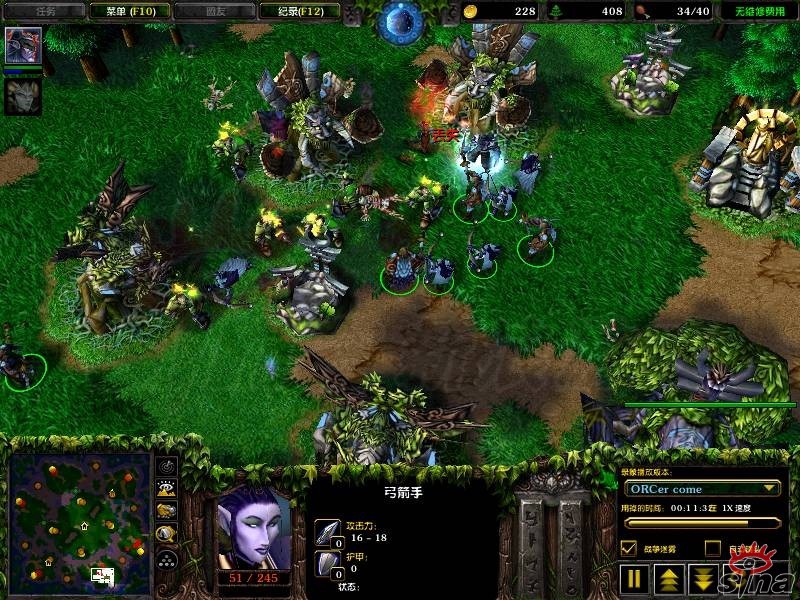The image size is (800, 600).
Task: Increase the replay speed
Action: point(669,579)
